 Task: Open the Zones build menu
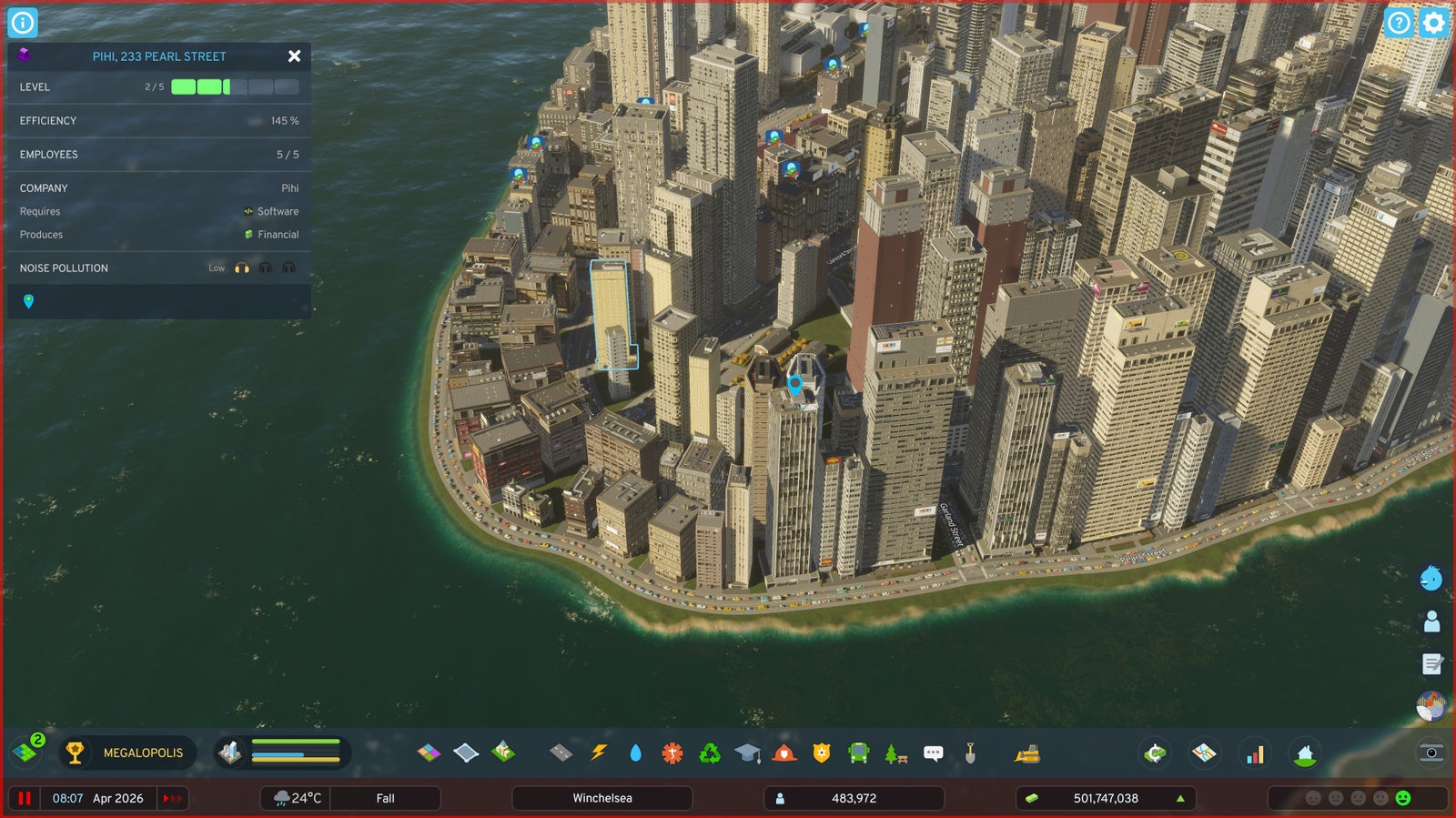(x=429, y=752)
